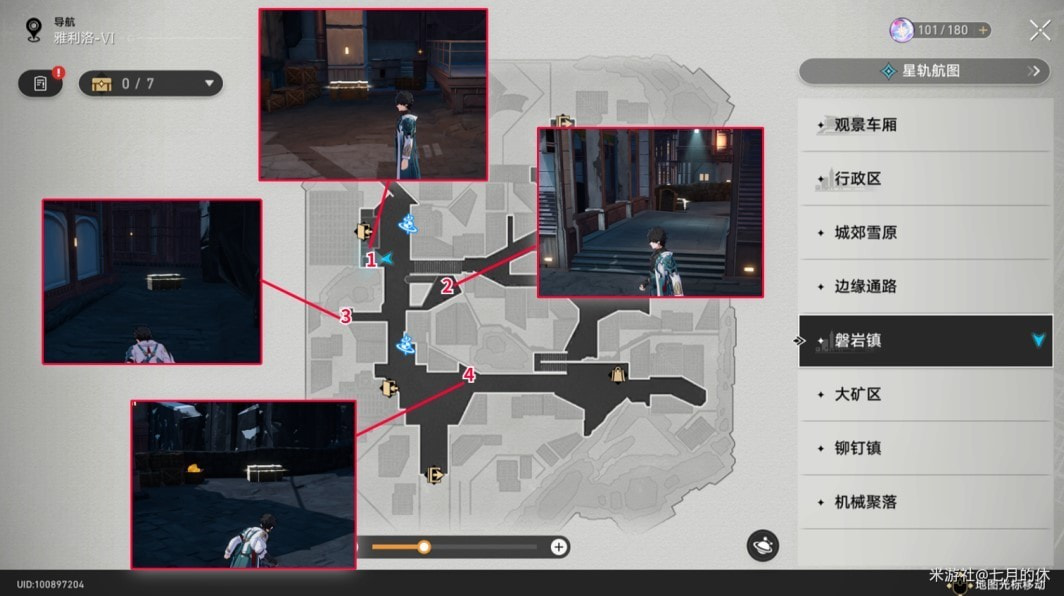Select 观景车厢 from the location list
The image size is (1064, 596).
866,125
